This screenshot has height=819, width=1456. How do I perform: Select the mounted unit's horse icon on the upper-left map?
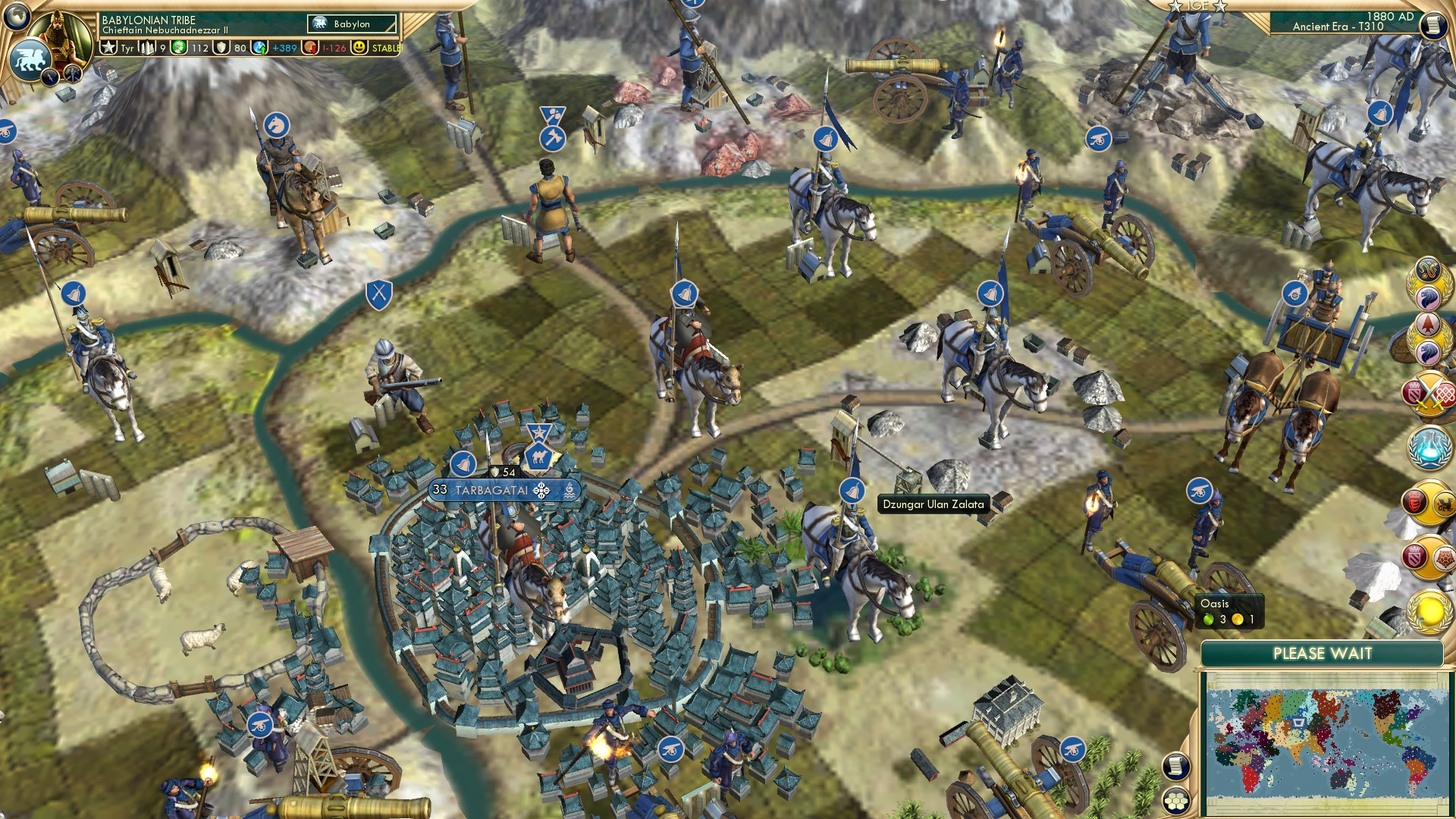click(277, 123)
